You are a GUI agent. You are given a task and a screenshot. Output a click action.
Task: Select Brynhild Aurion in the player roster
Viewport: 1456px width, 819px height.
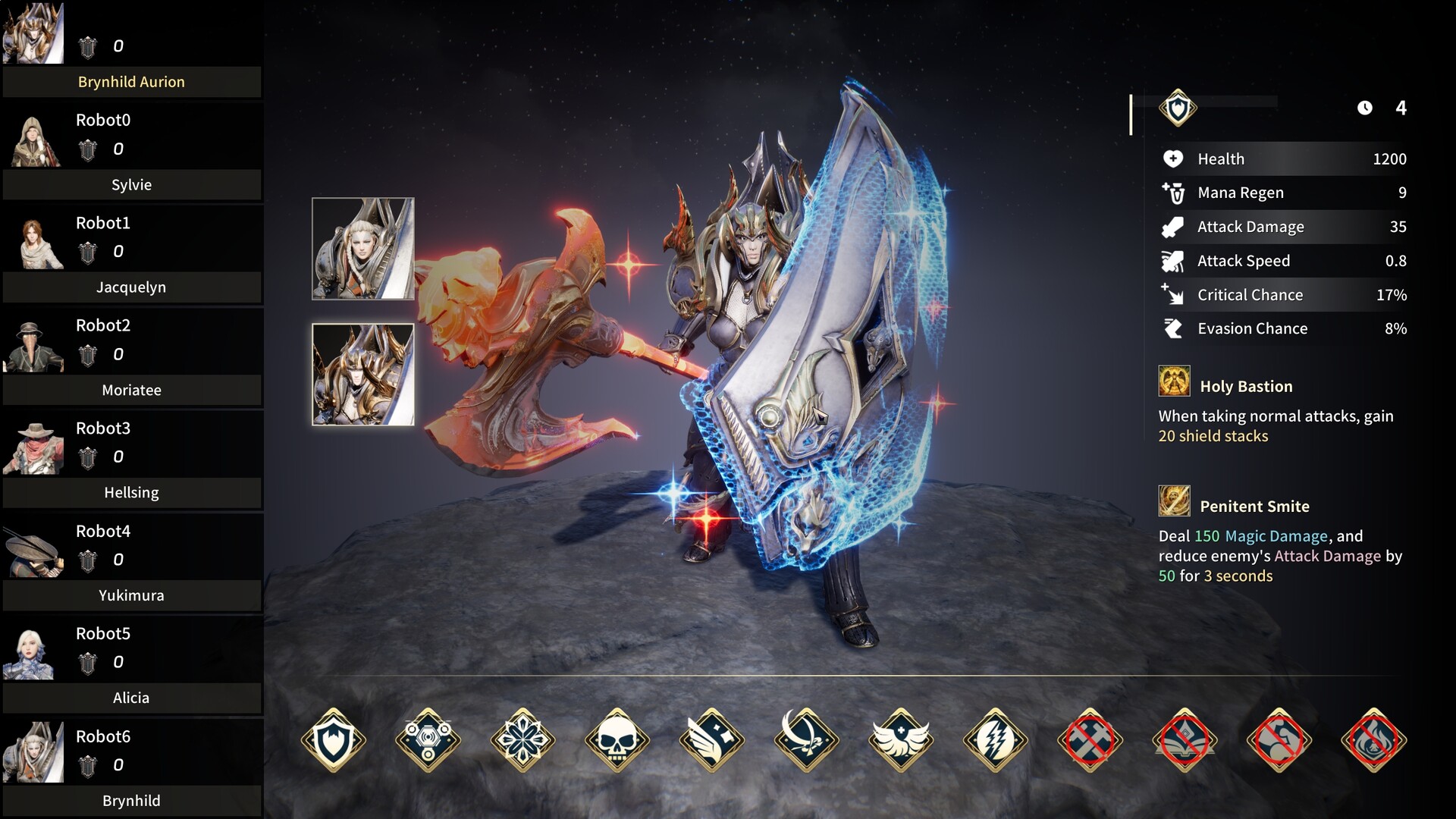point(130,81)
